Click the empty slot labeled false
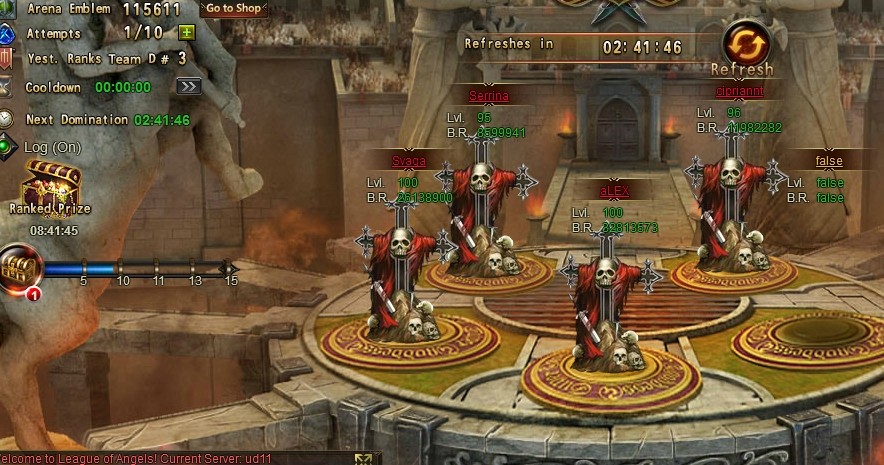884x465 pixels. [829, 161]
